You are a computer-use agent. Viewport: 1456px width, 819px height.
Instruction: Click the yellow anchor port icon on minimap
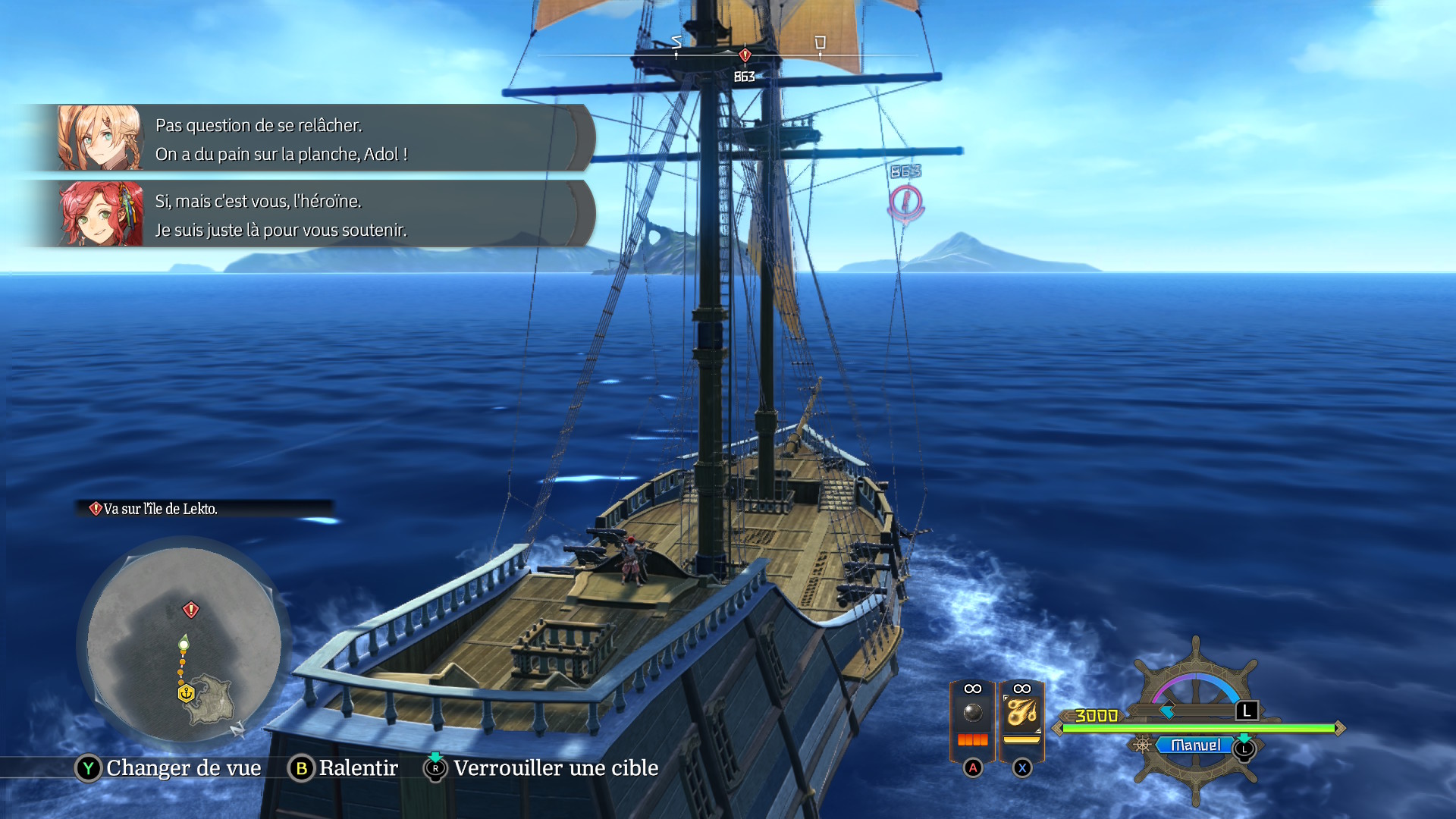[x=186, y=693]
